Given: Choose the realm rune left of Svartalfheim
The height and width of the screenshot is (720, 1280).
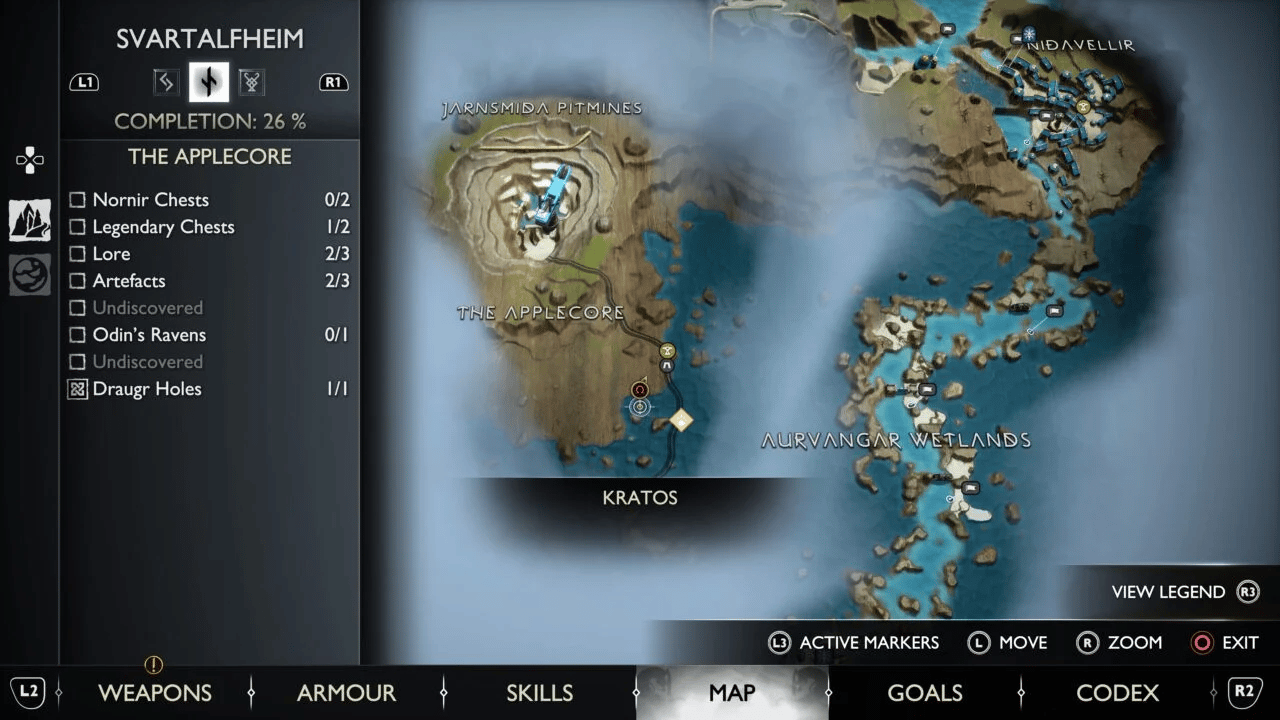Looking at the screenshot, I should click(165, 82).
